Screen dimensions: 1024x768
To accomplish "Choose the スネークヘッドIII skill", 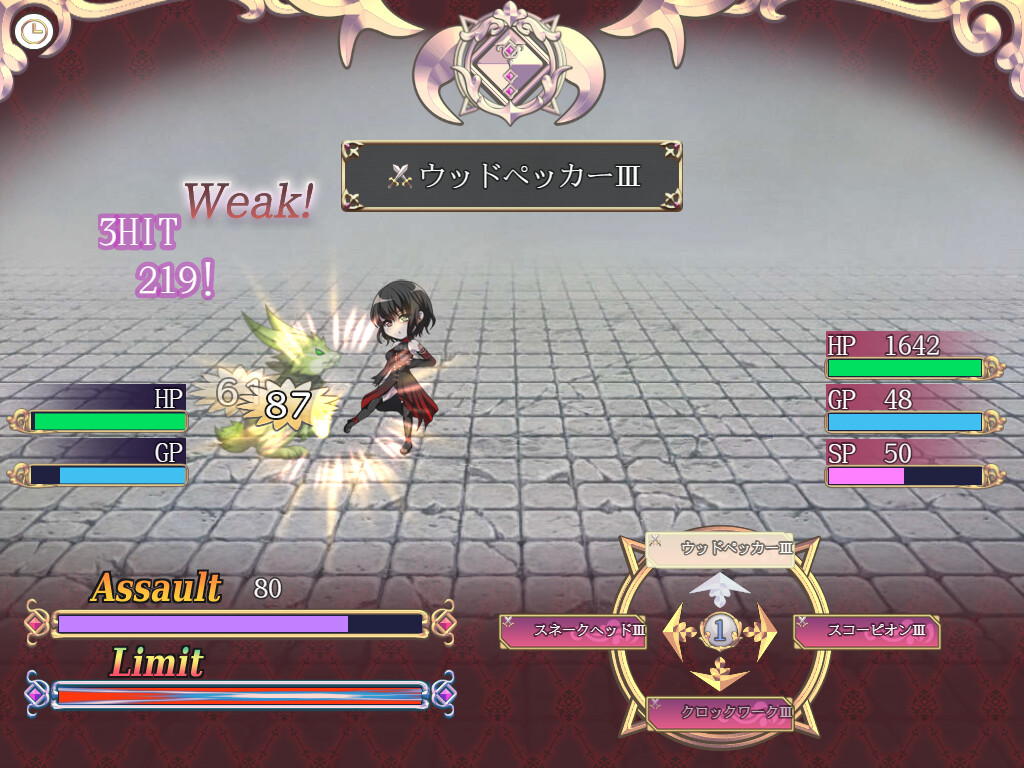I will coord(573,631).
